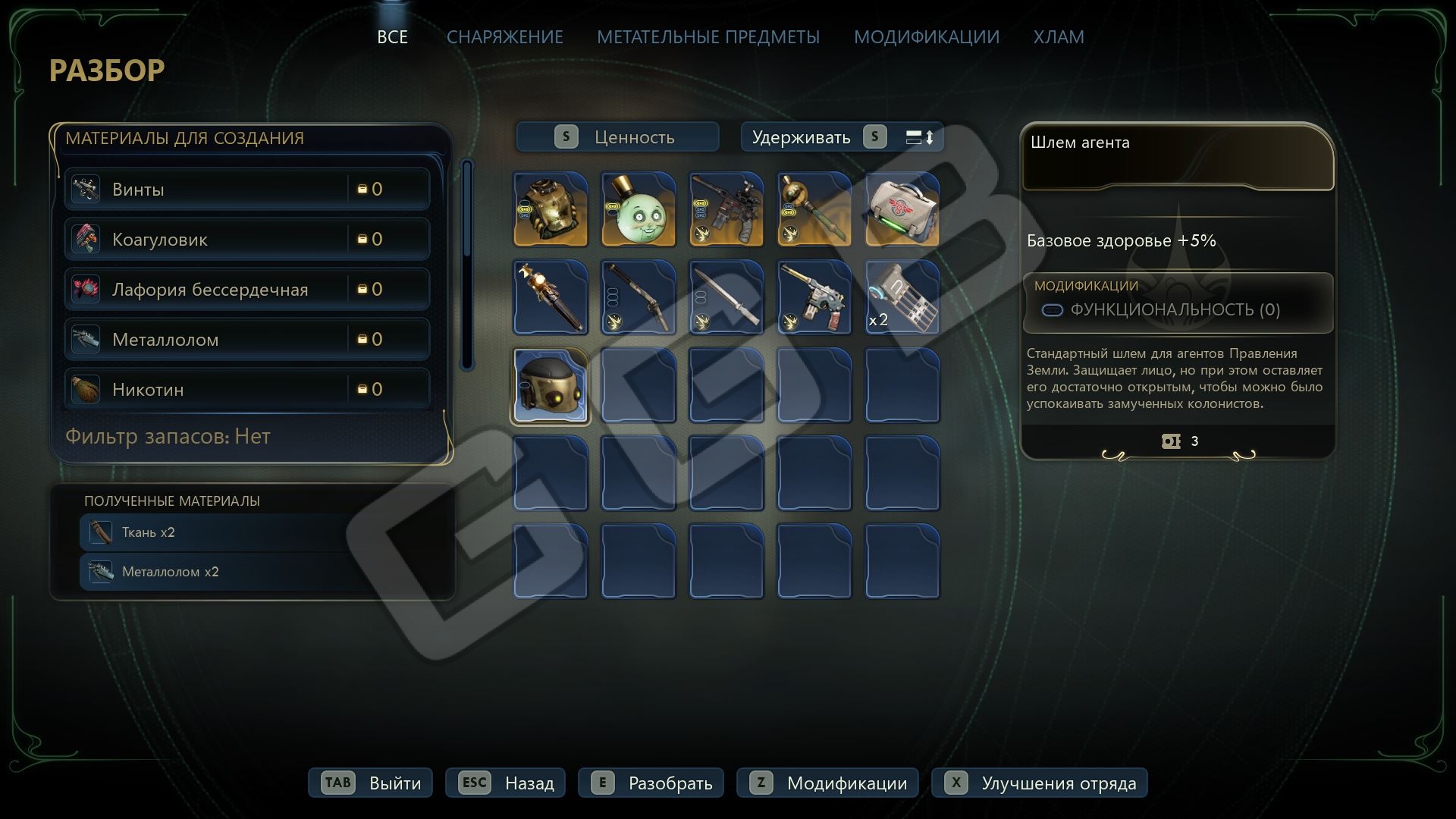Select the Шлем агента helmet slot

[551, 385]
